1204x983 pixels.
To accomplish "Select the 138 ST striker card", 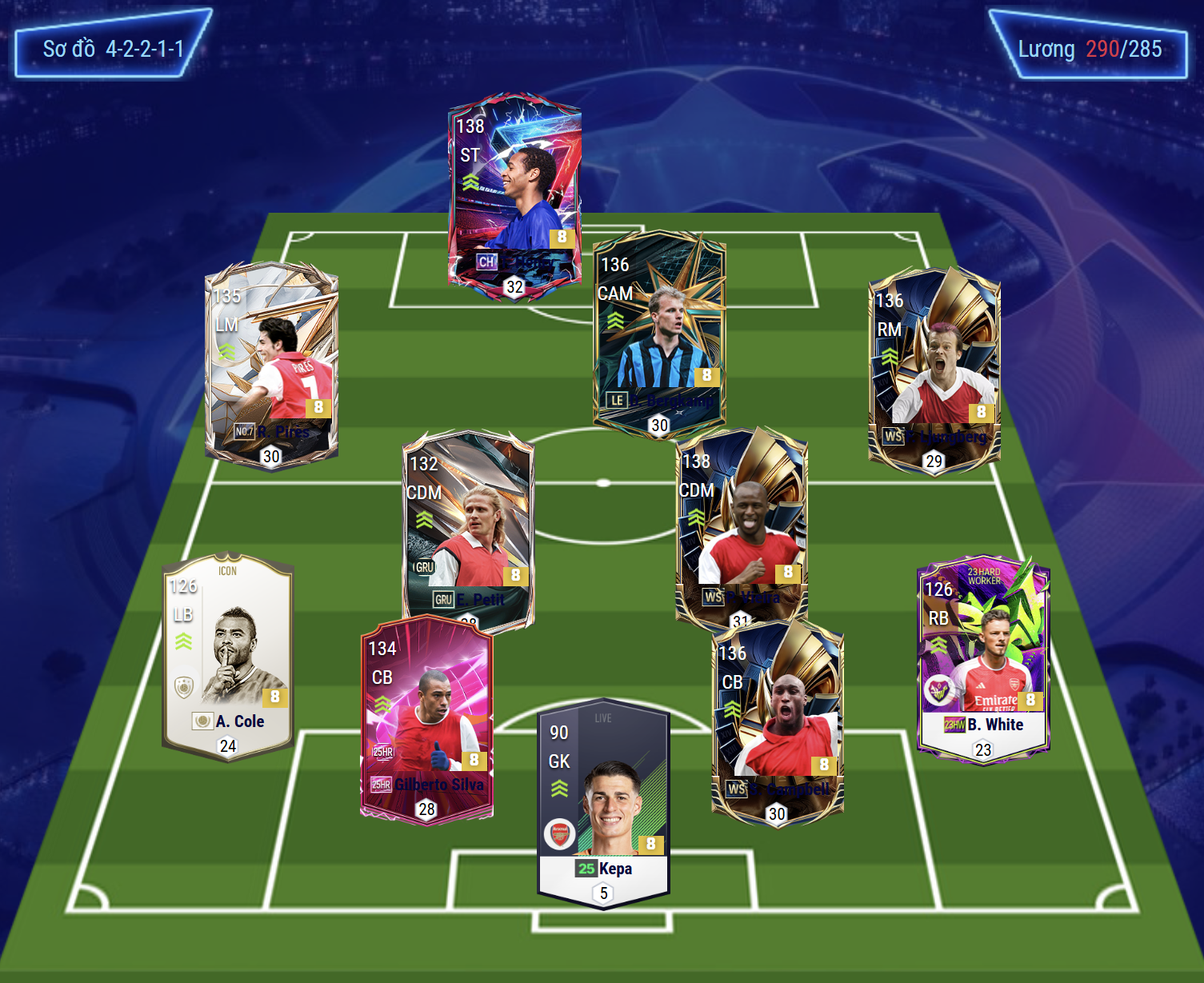I will click(514, 192).
